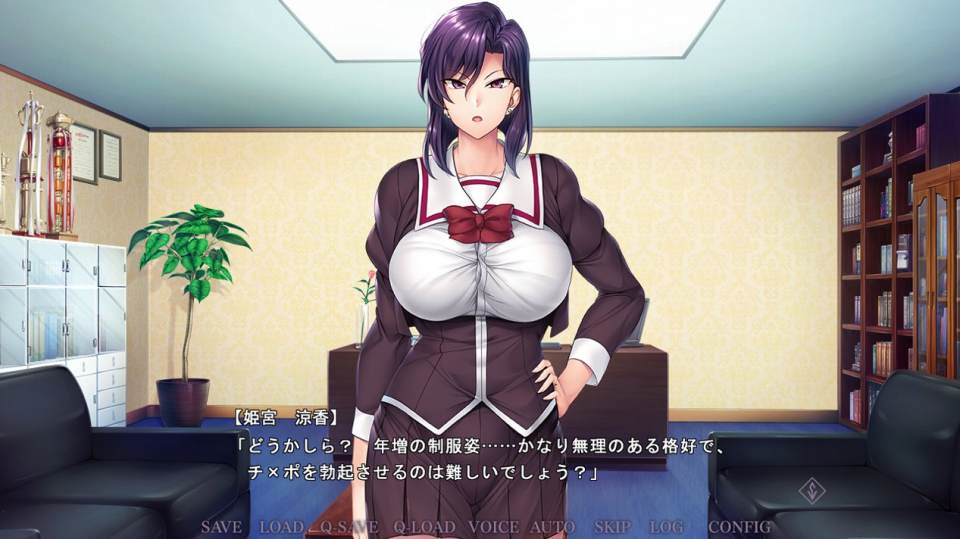Toggle AUTO text advance
The width and height of the screenshot is (960, 539).
(x=552, y=526)
